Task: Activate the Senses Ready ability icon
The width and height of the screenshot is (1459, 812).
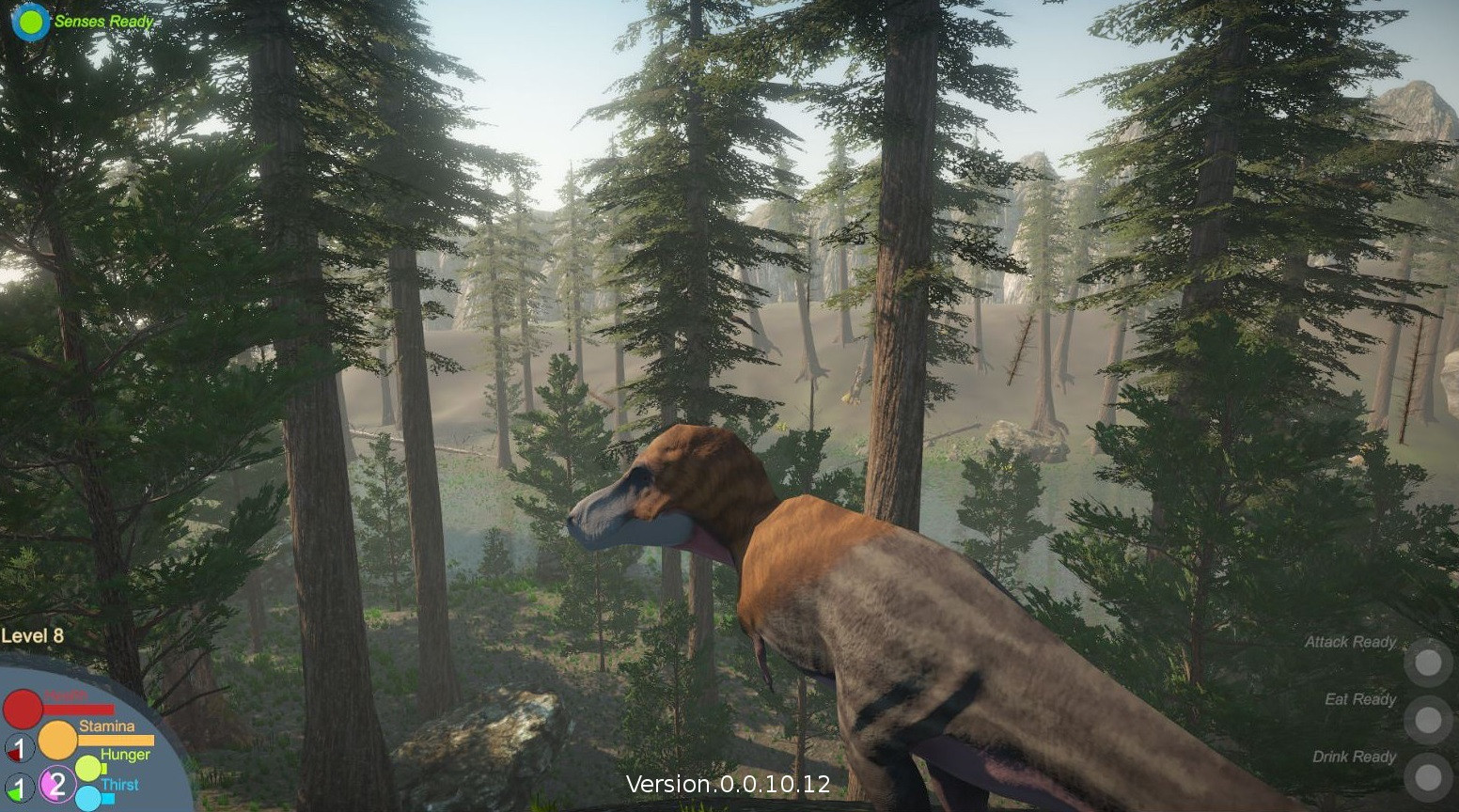Action: pos(28,23)
